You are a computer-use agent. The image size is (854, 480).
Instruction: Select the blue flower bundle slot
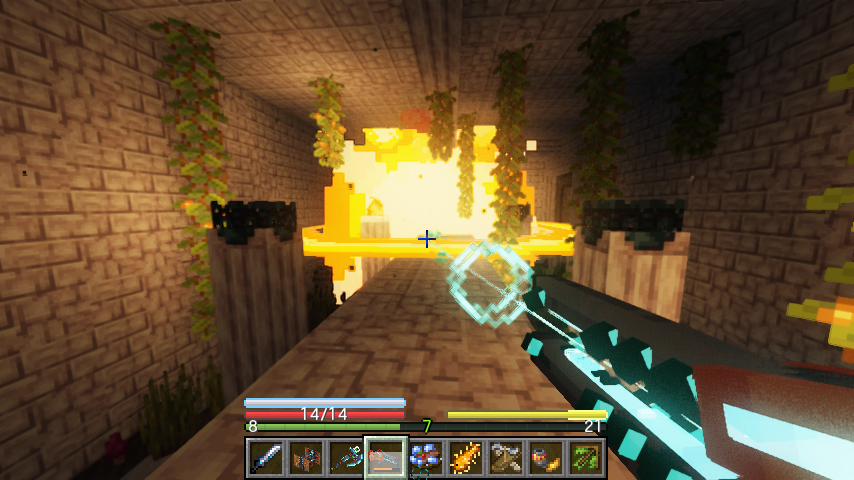tap(426, 458)
